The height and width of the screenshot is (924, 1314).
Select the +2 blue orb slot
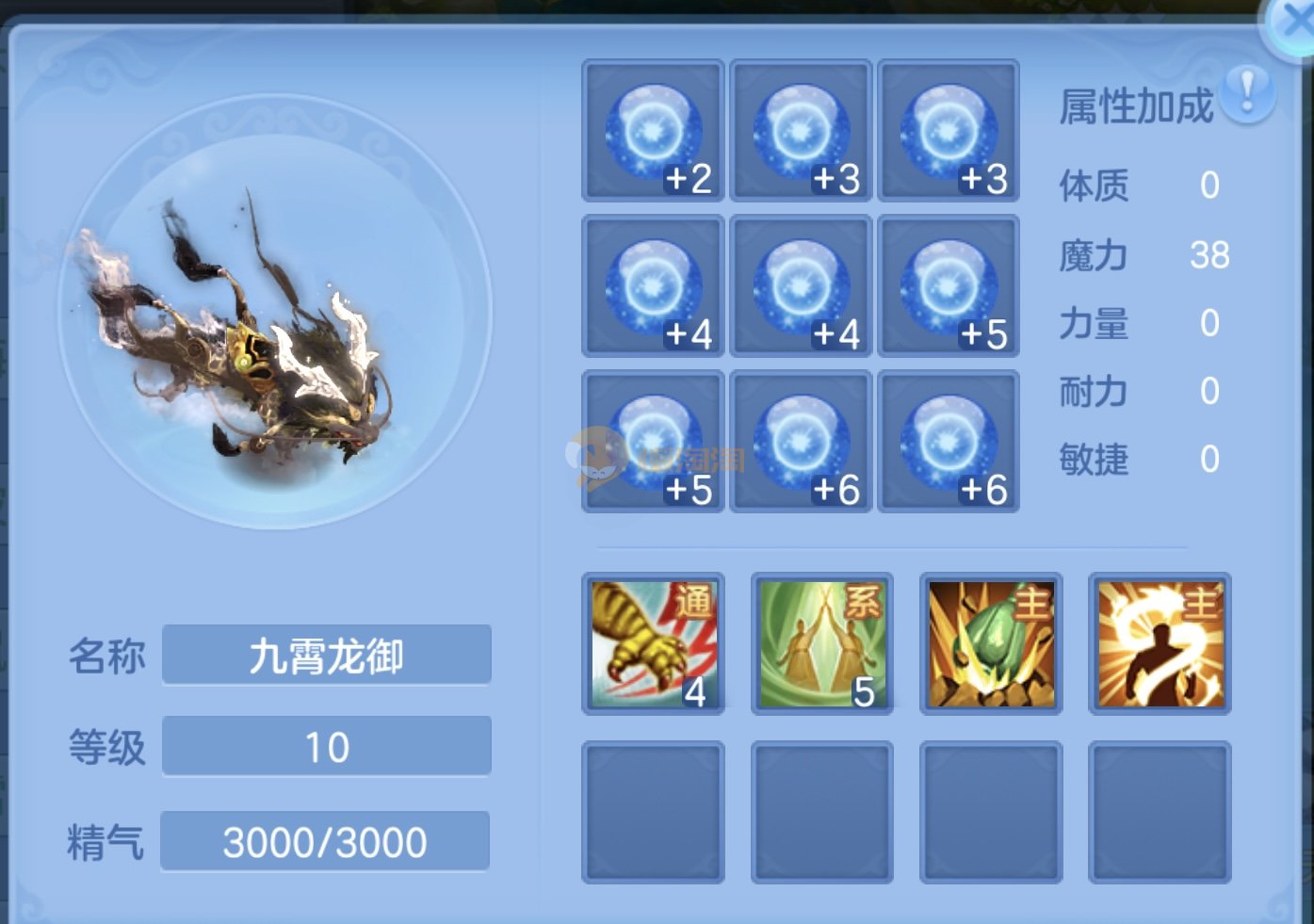click(x=653, y=131)
